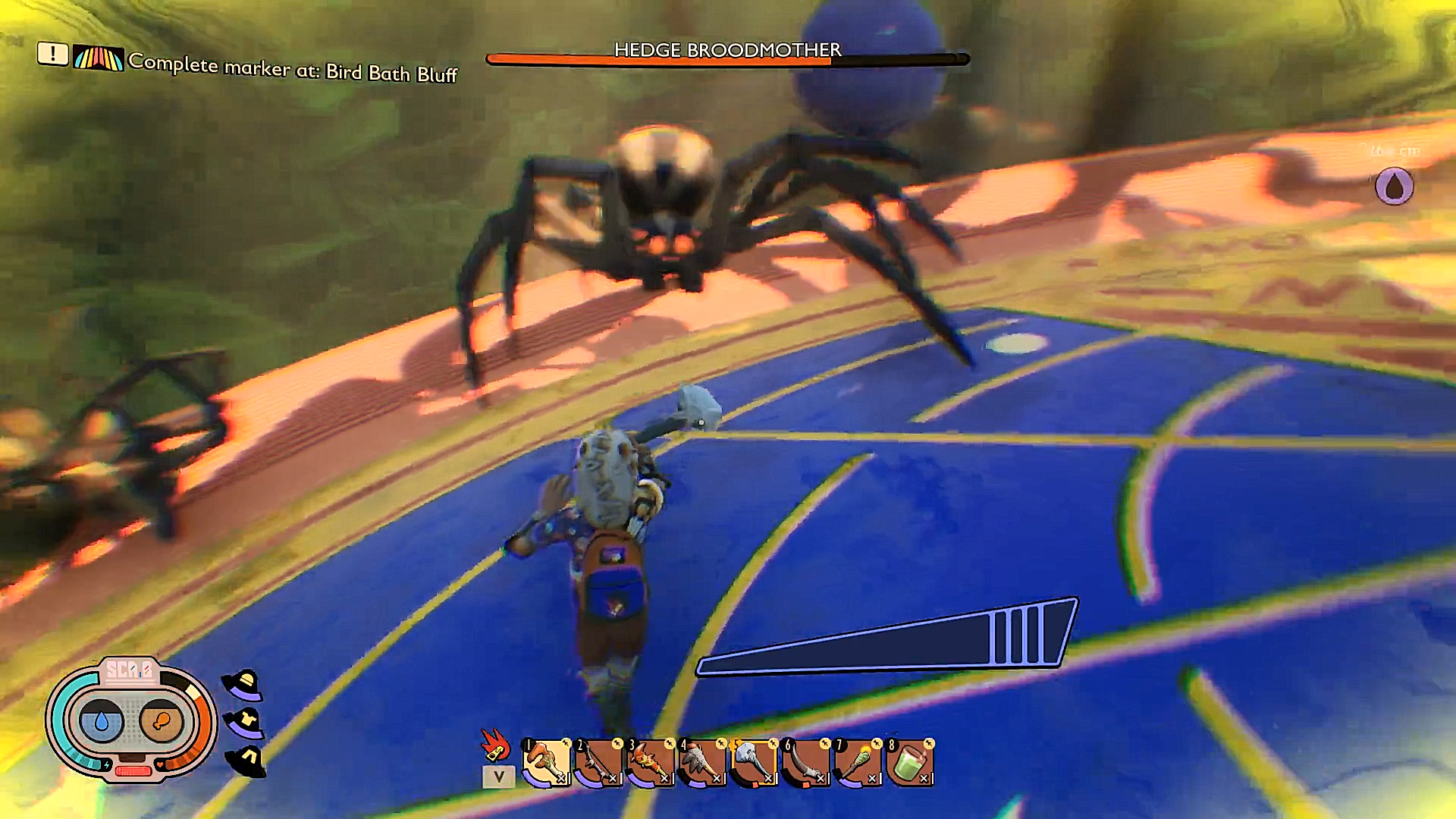Select the leg armor durability icon

(246, 760)
